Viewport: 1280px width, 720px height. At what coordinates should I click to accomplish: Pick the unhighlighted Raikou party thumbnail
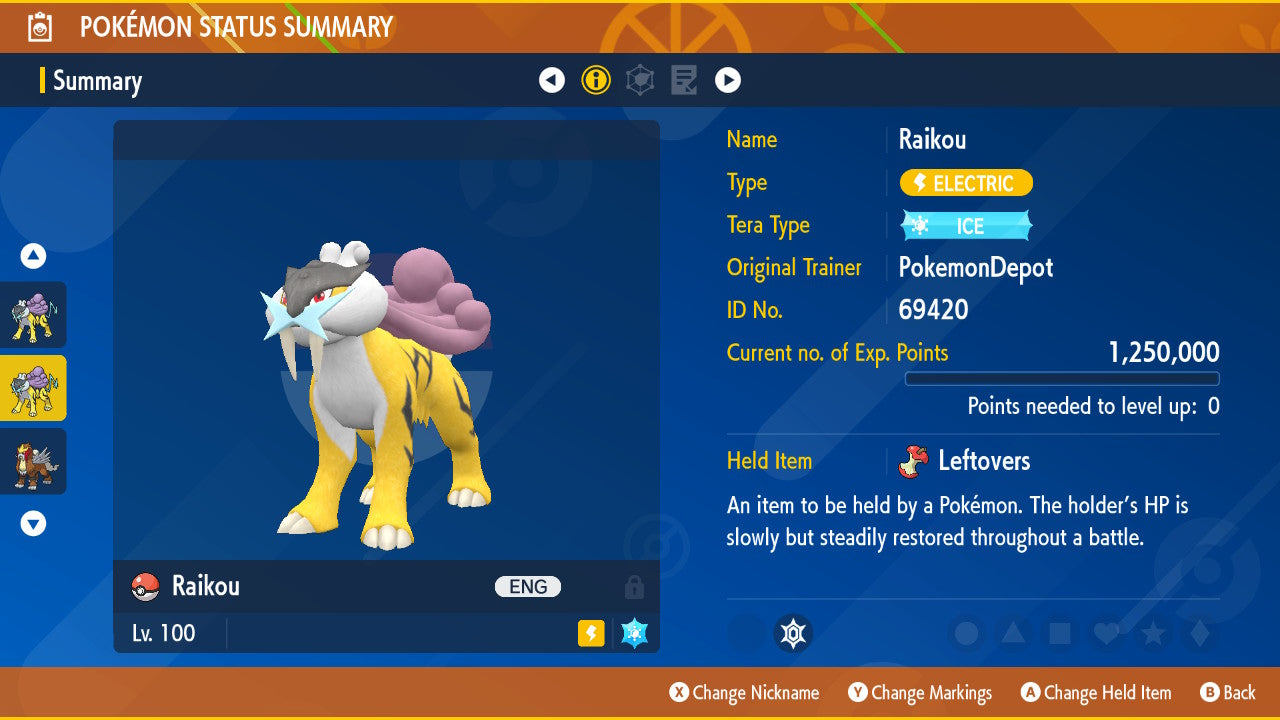(x=34, y=314)
